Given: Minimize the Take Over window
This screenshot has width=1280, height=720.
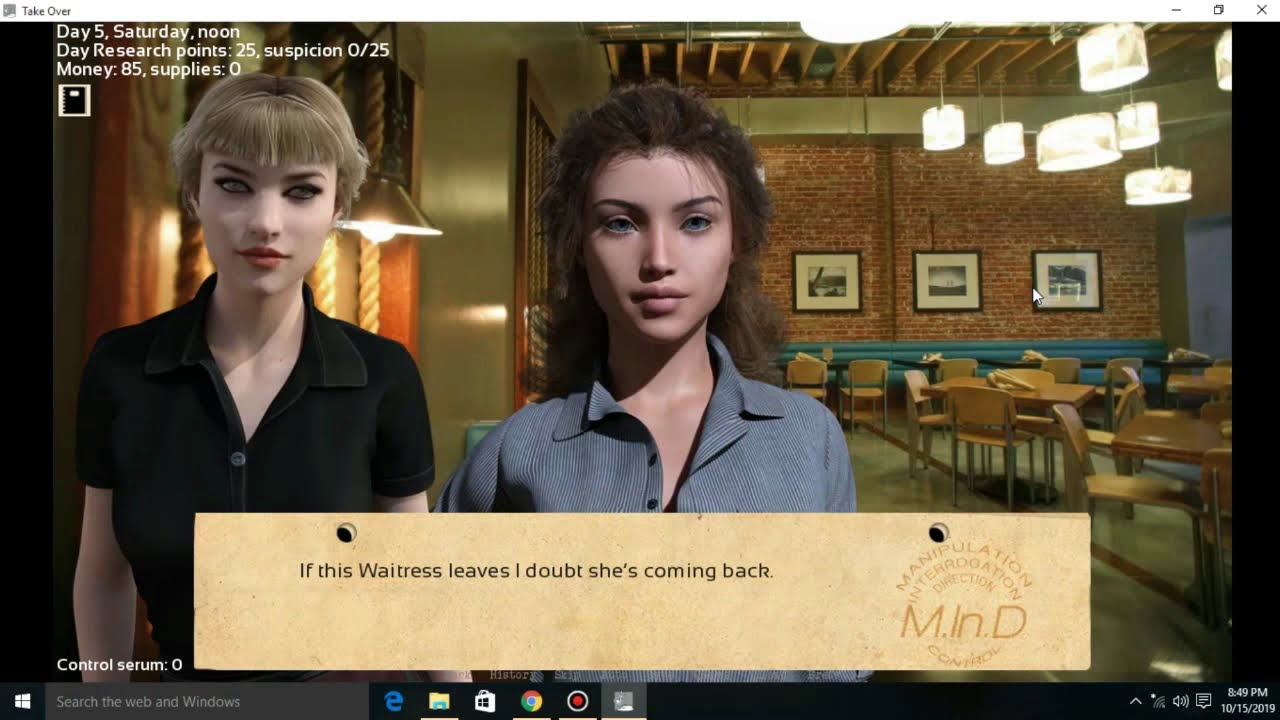Looking at the screenshot, I should (1176, 10).
